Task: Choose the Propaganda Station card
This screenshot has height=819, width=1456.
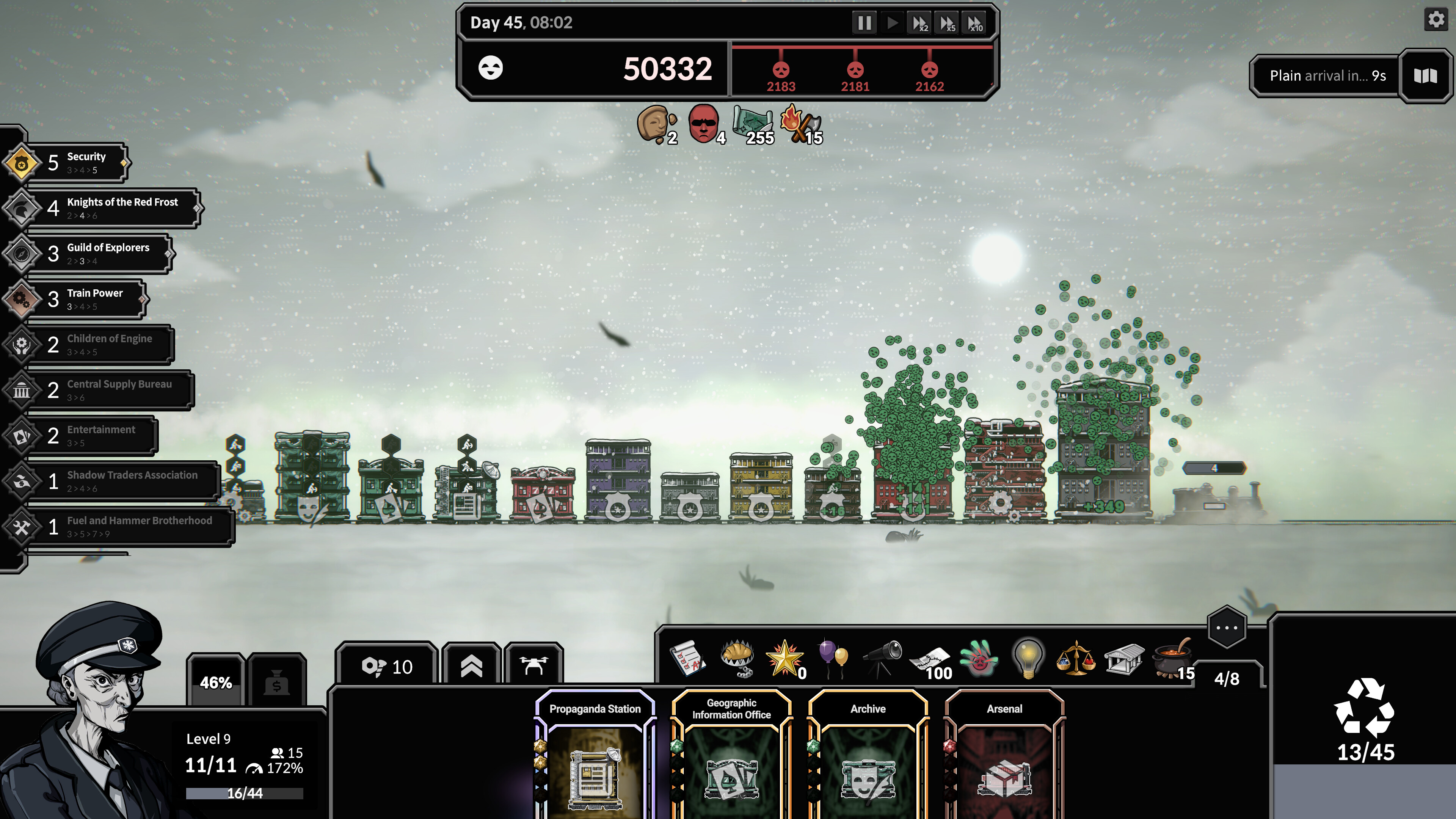Action: tap(595, 758)
